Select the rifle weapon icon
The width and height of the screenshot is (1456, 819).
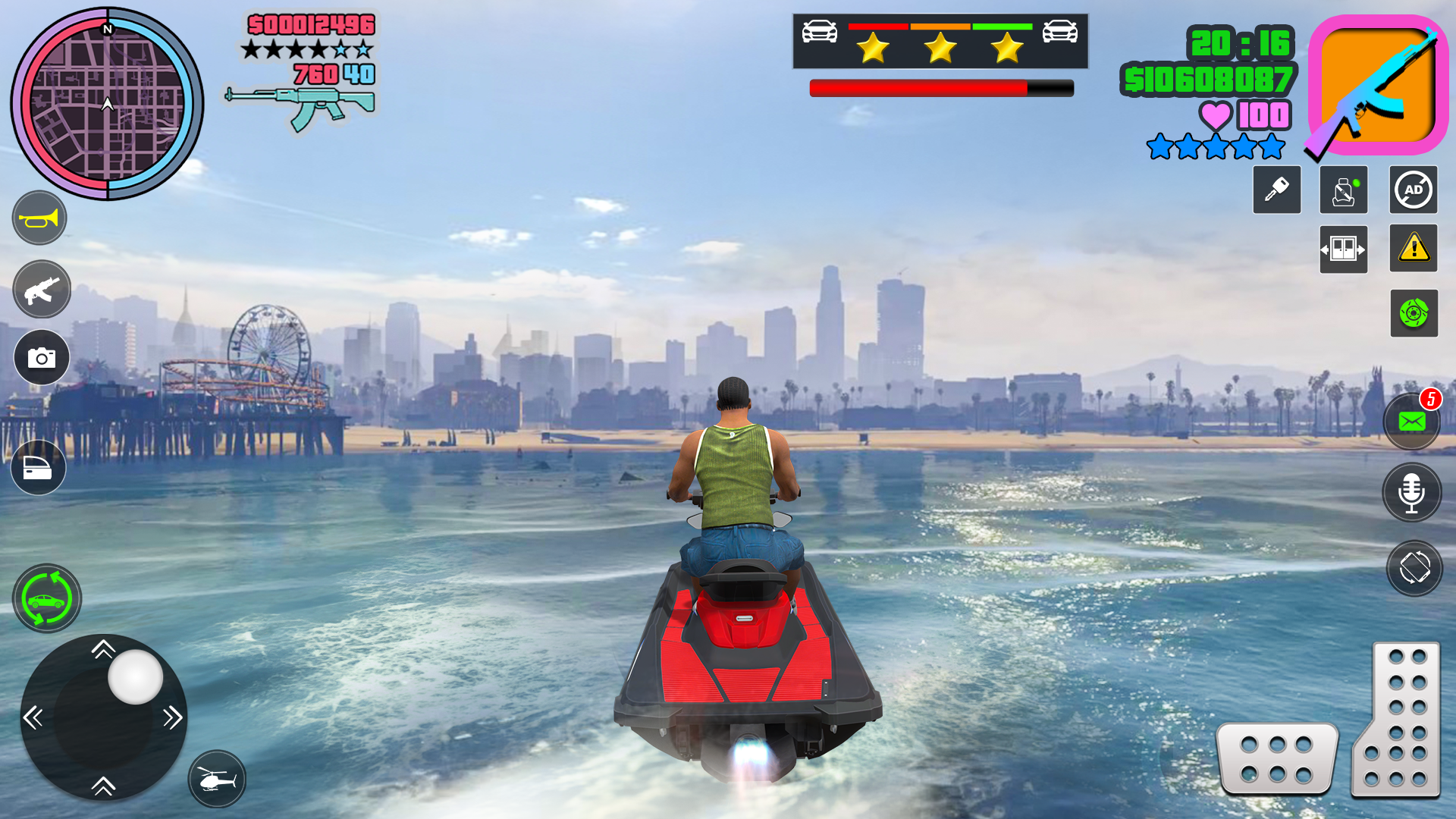click(x=41, y=289)
